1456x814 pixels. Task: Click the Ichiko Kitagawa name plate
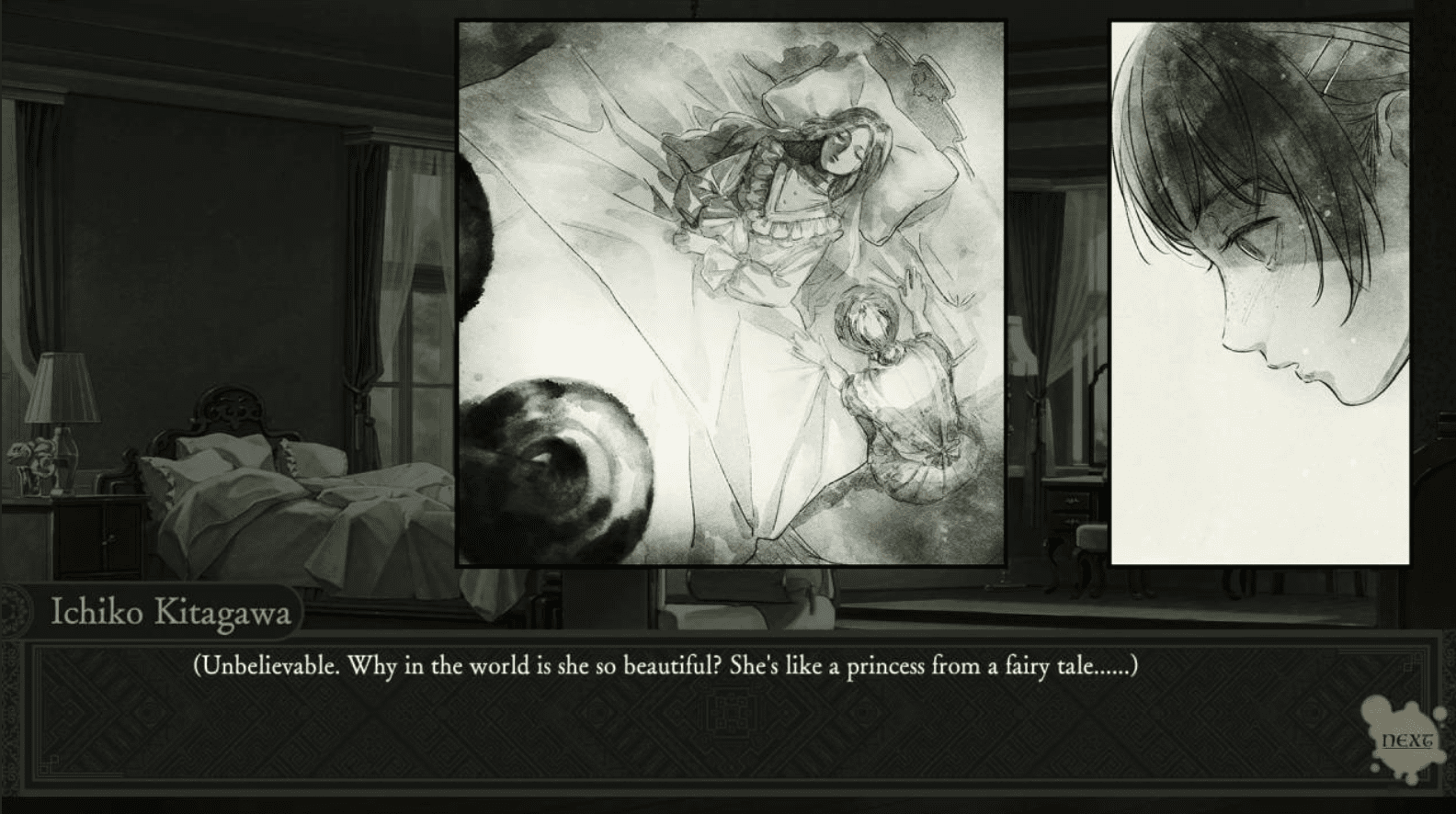[x=170, y=612]
